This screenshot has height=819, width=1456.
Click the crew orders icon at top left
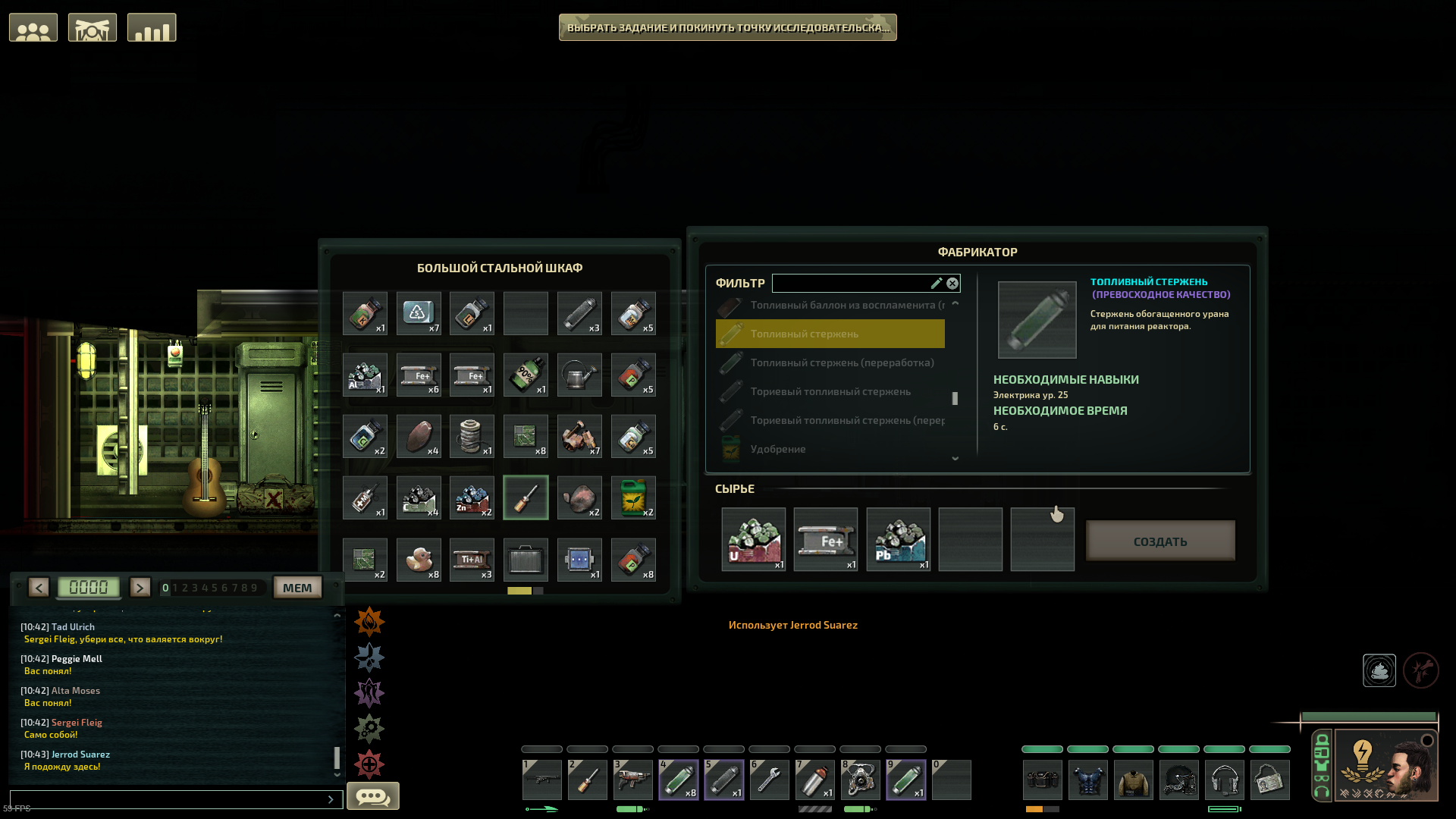coord(92,27)
